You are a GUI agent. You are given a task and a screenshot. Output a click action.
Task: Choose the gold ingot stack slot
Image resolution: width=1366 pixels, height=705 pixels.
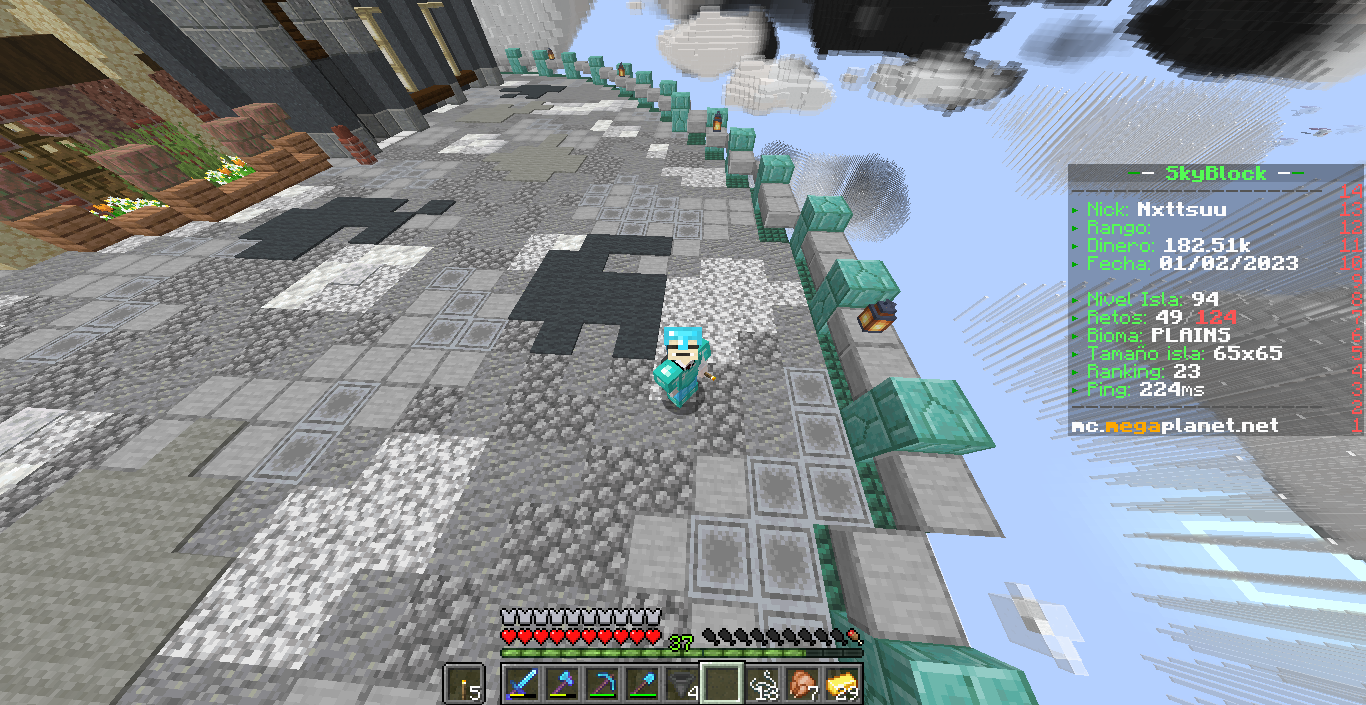(x=841, y=684)
